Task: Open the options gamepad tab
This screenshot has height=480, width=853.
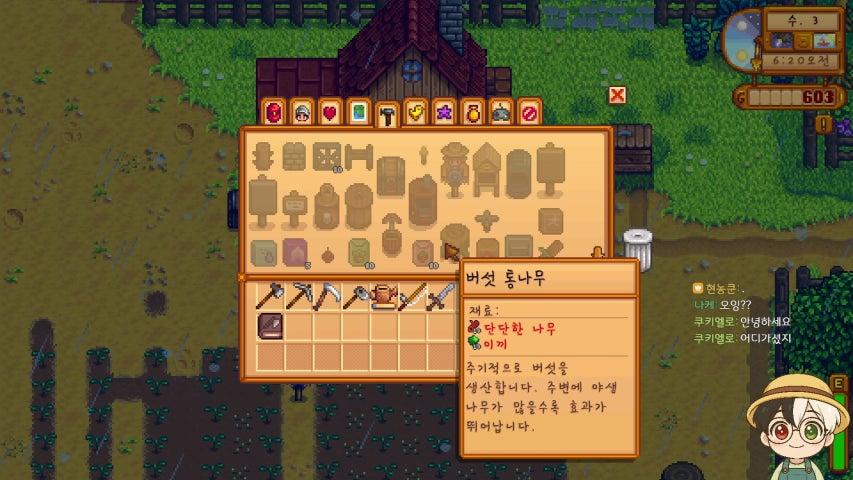Action: [x=500, y=113]
